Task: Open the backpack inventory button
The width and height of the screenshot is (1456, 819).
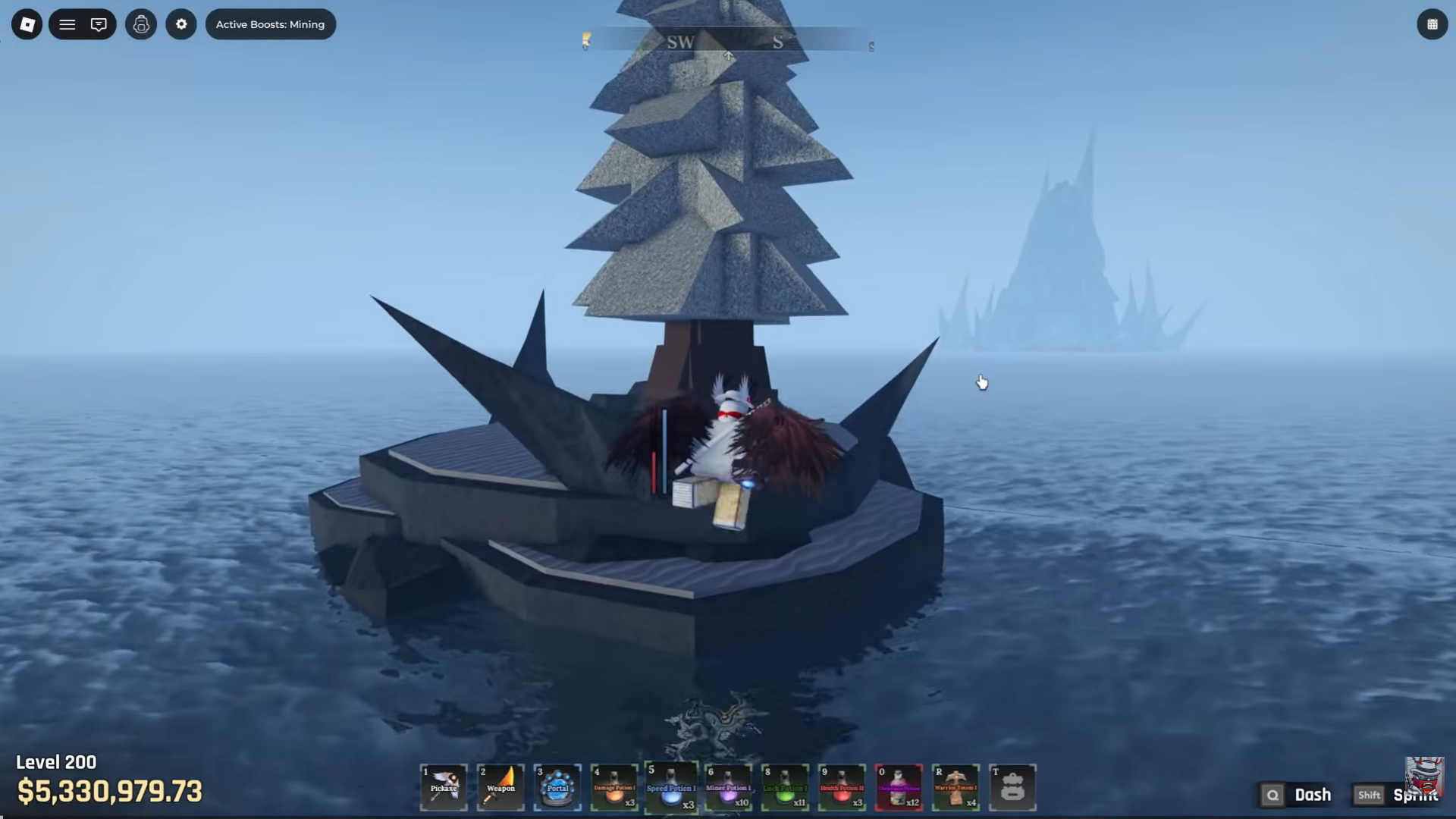Action: [x=141, y=24]
